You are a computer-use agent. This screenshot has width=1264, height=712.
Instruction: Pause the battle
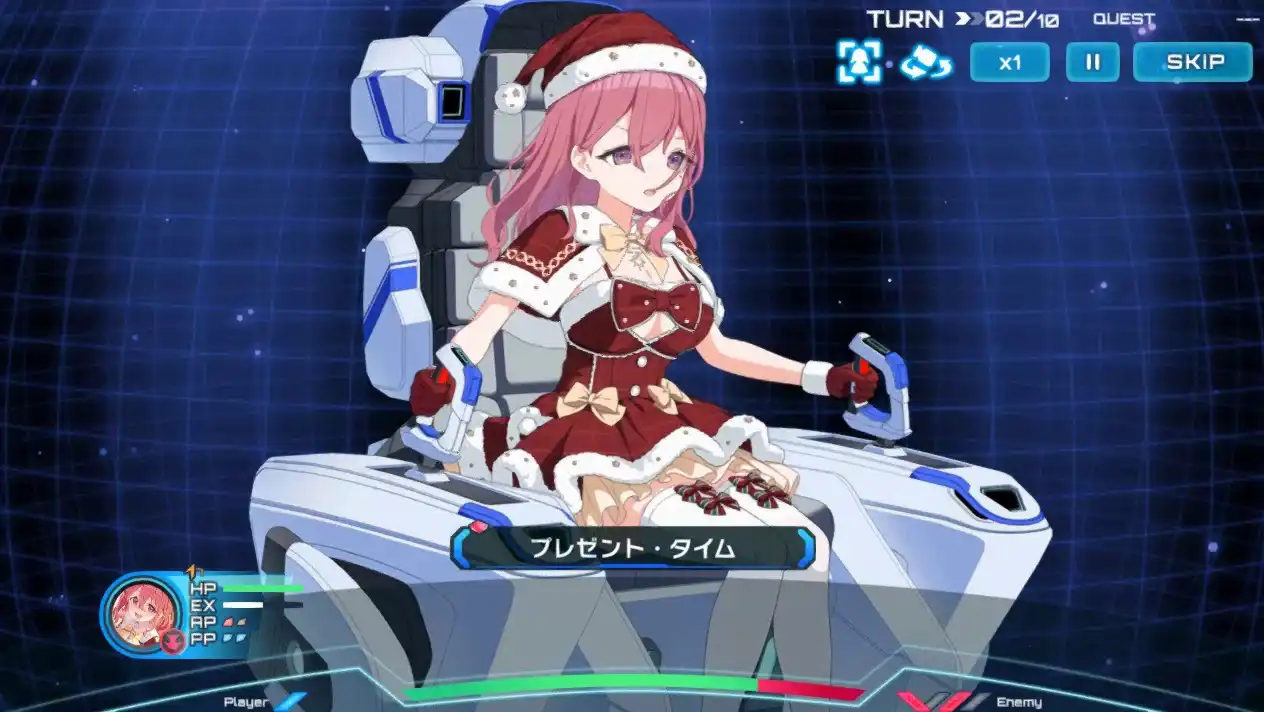pyautogui.click(x=1092, y=62)
